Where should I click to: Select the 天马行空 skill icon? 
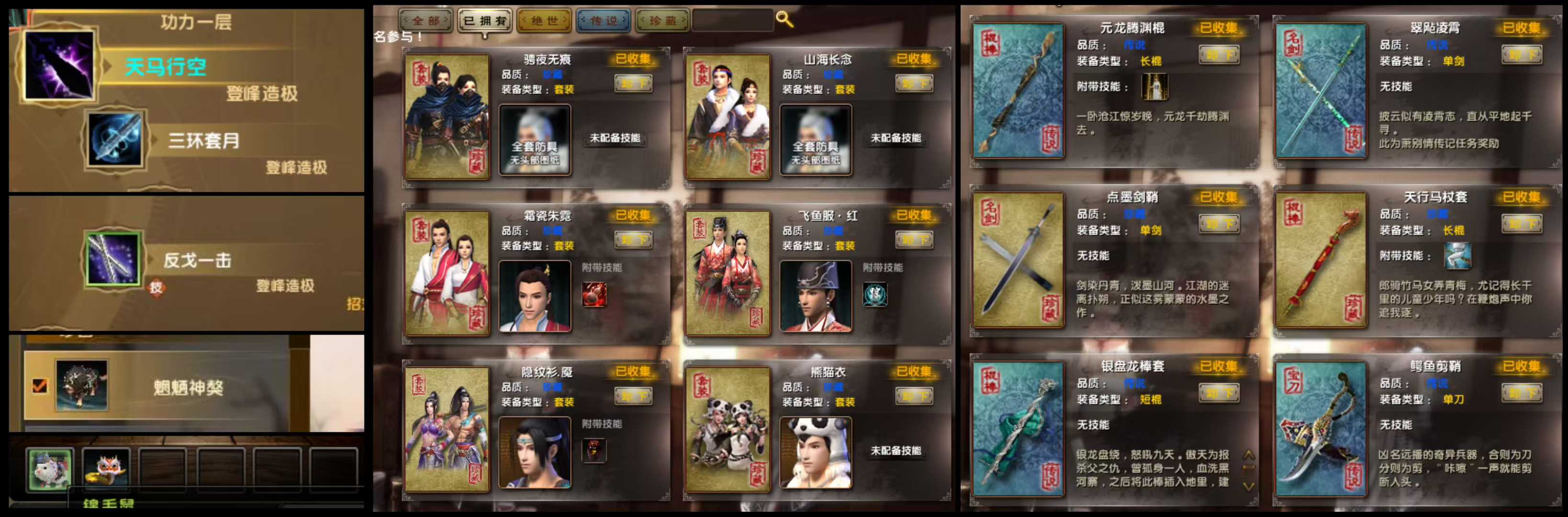click(59, 65)
